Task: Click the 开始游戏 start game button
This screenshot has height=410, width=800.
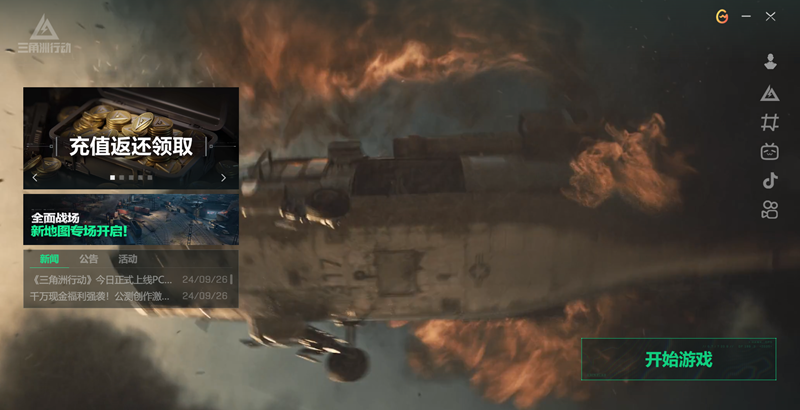Action: click(678, 359)
